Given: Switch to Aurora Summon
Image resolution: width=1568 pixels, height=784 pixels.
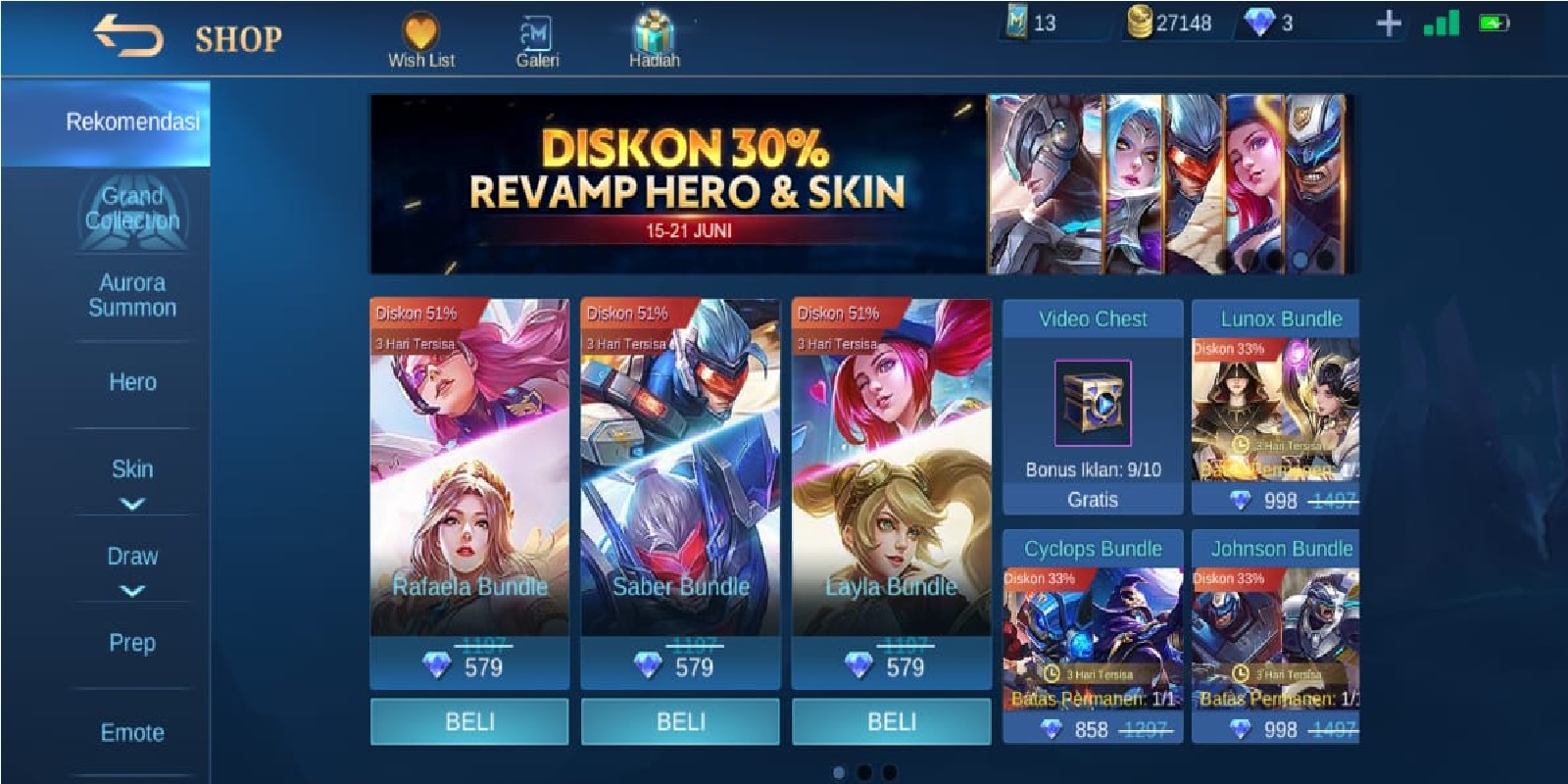Looking at the screenshot, I should (x=131, y=295).
